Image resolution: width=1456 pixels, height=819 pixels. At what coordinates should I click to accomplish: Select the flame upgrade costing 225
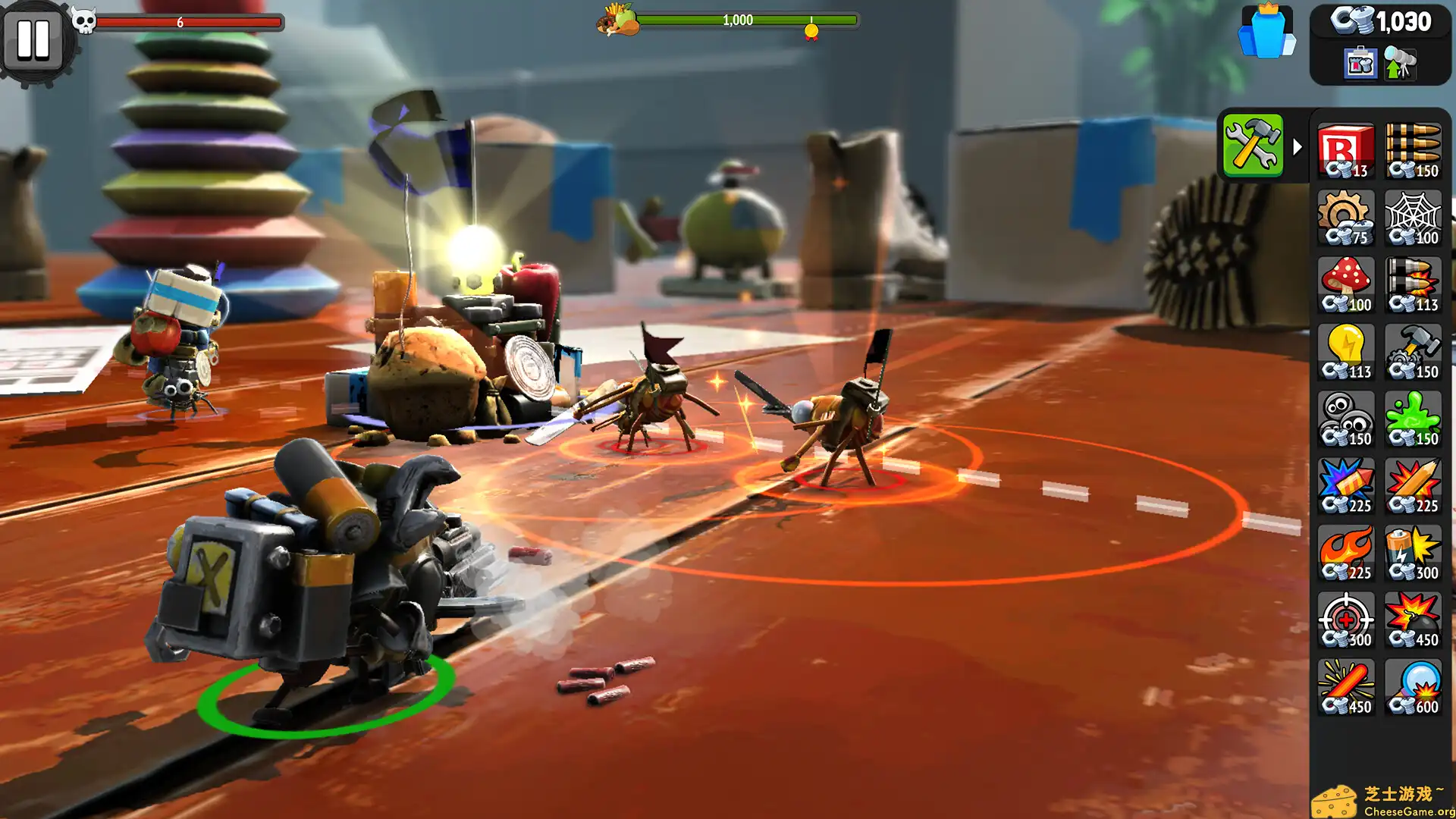coord(1347,551)
